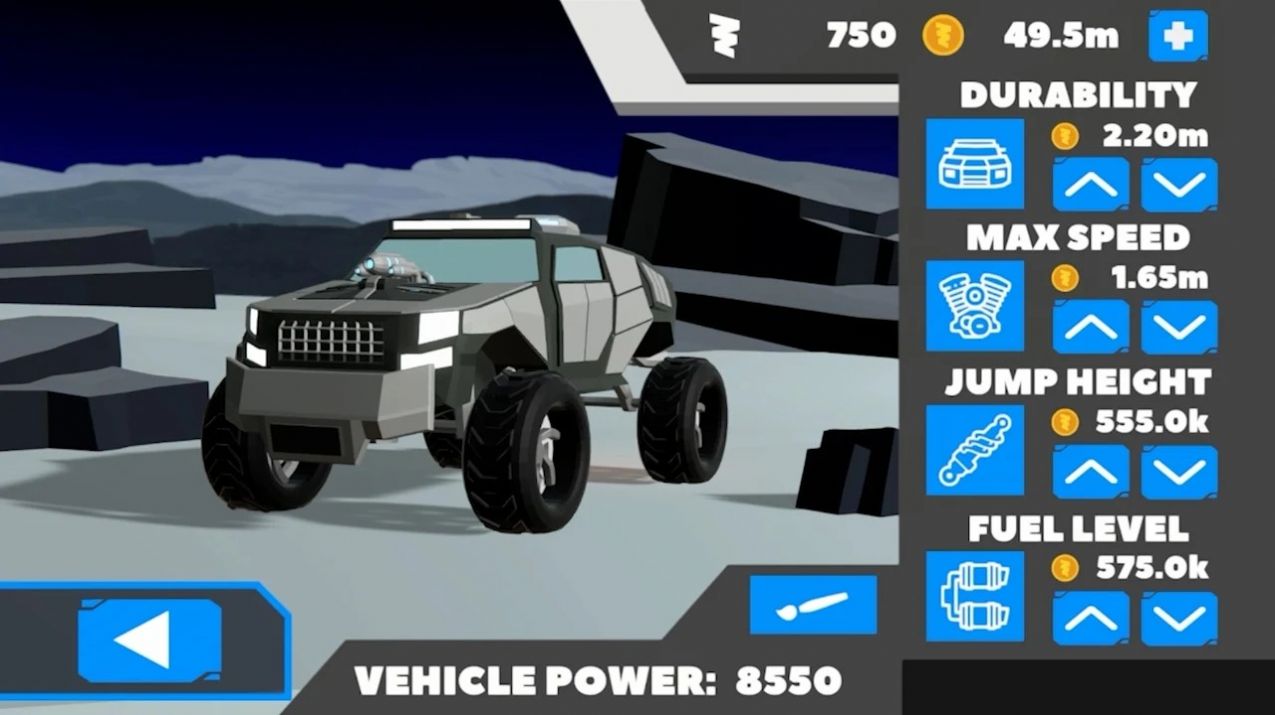Upgrade Max Speed using the up arrow
This screenshot has width=1275, height=715.
1091,327
